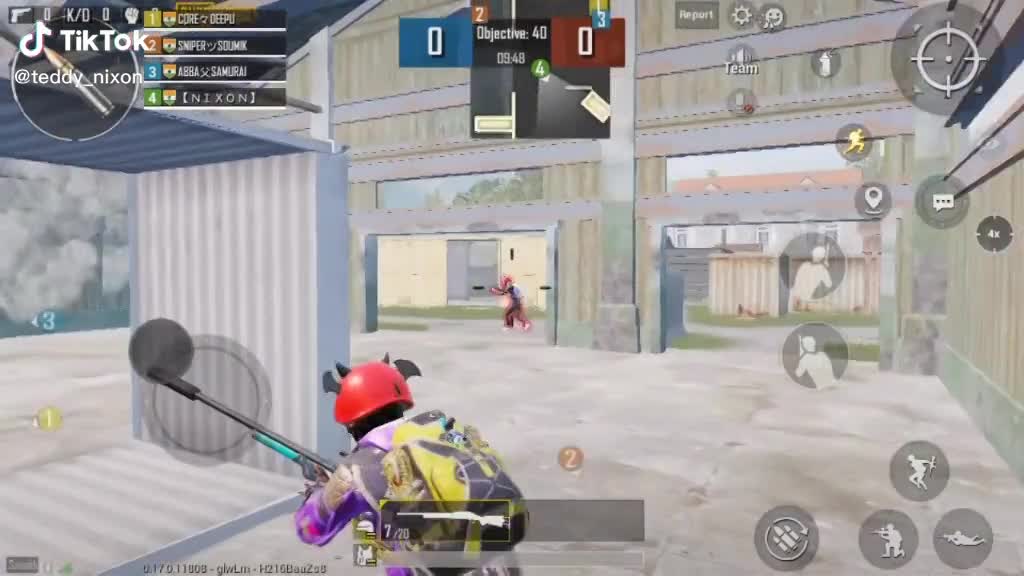Viewport: 1024px width, 576px height.
Task: Toggle the yellow auto-sprint icon
Action: tap(855, 142)
